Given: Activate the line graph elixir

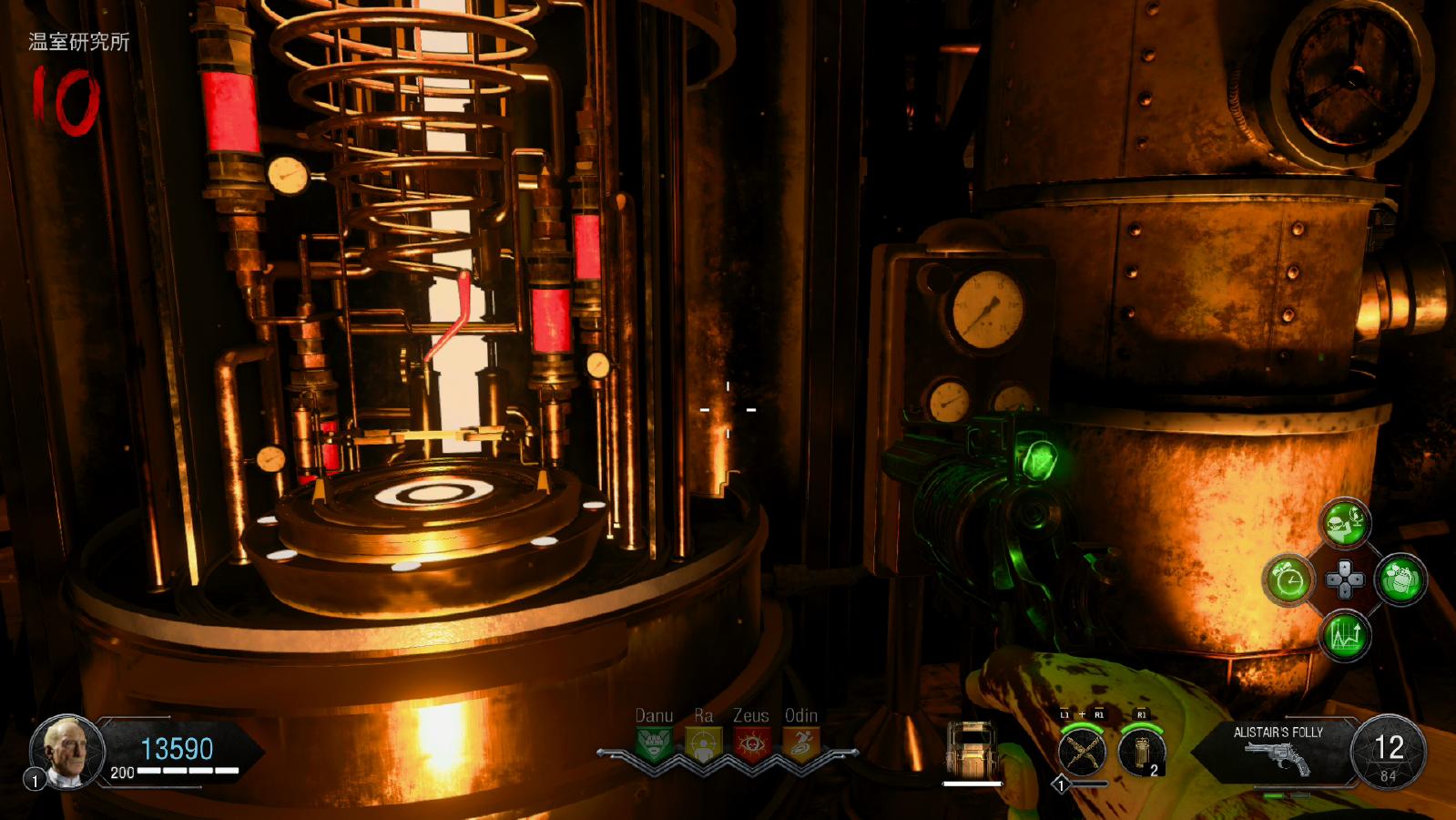Looking at the screenshot, I should click(x=1345, y=634).
